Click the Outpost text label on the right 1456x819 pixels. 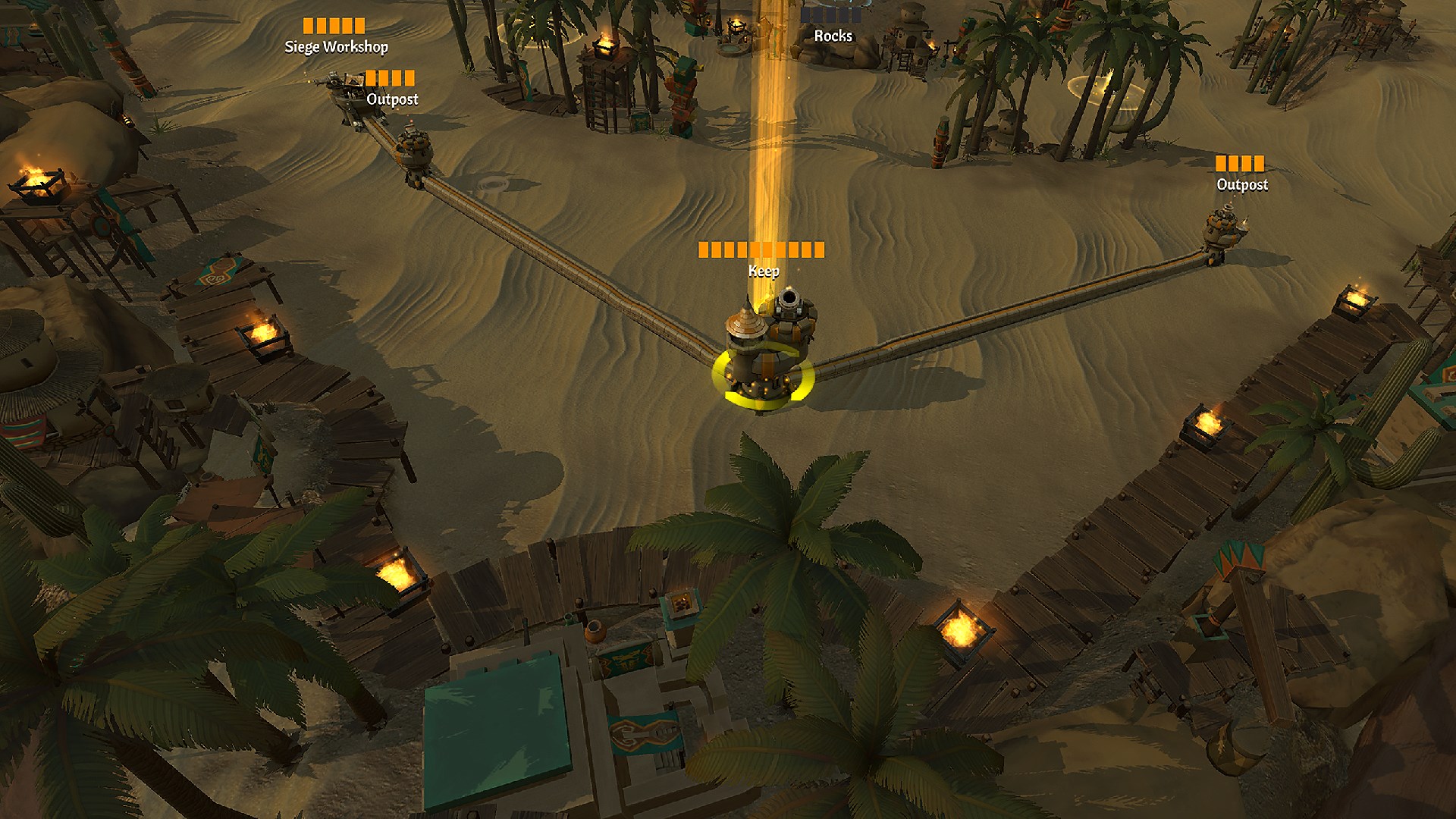1241,184
